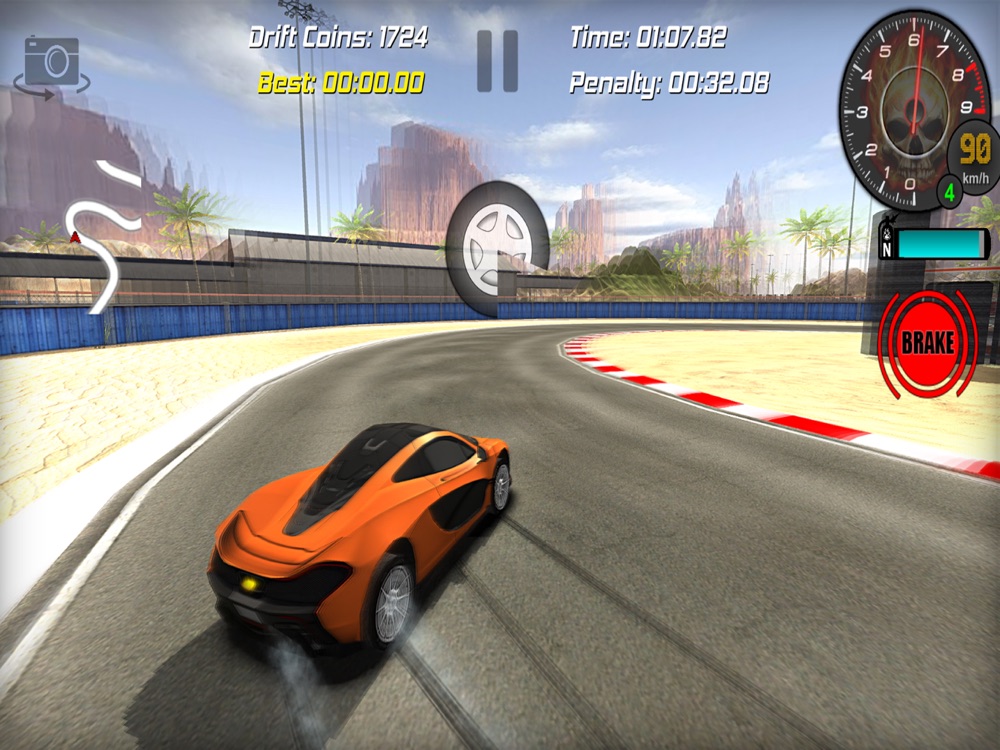Tap the red BRAKE button

click(927, 343)
